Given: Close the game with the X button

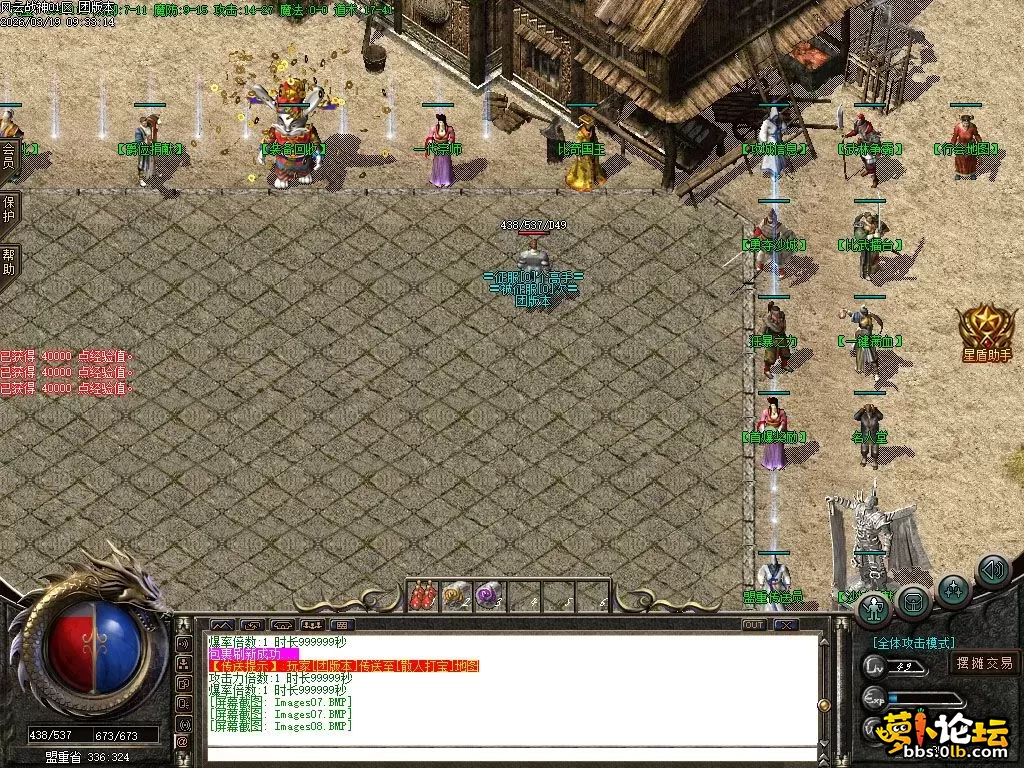Looking at the screenshot, I should [x=786, y=625].
